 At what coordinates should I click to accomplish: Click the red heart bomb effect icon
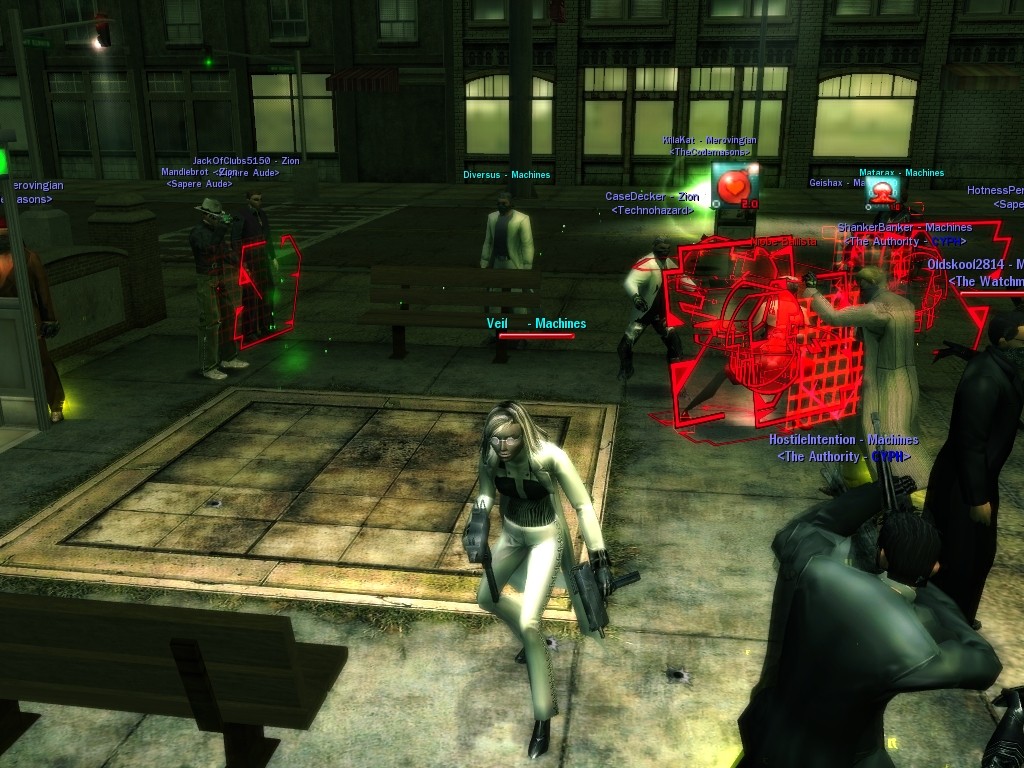(x=734, y=185)
